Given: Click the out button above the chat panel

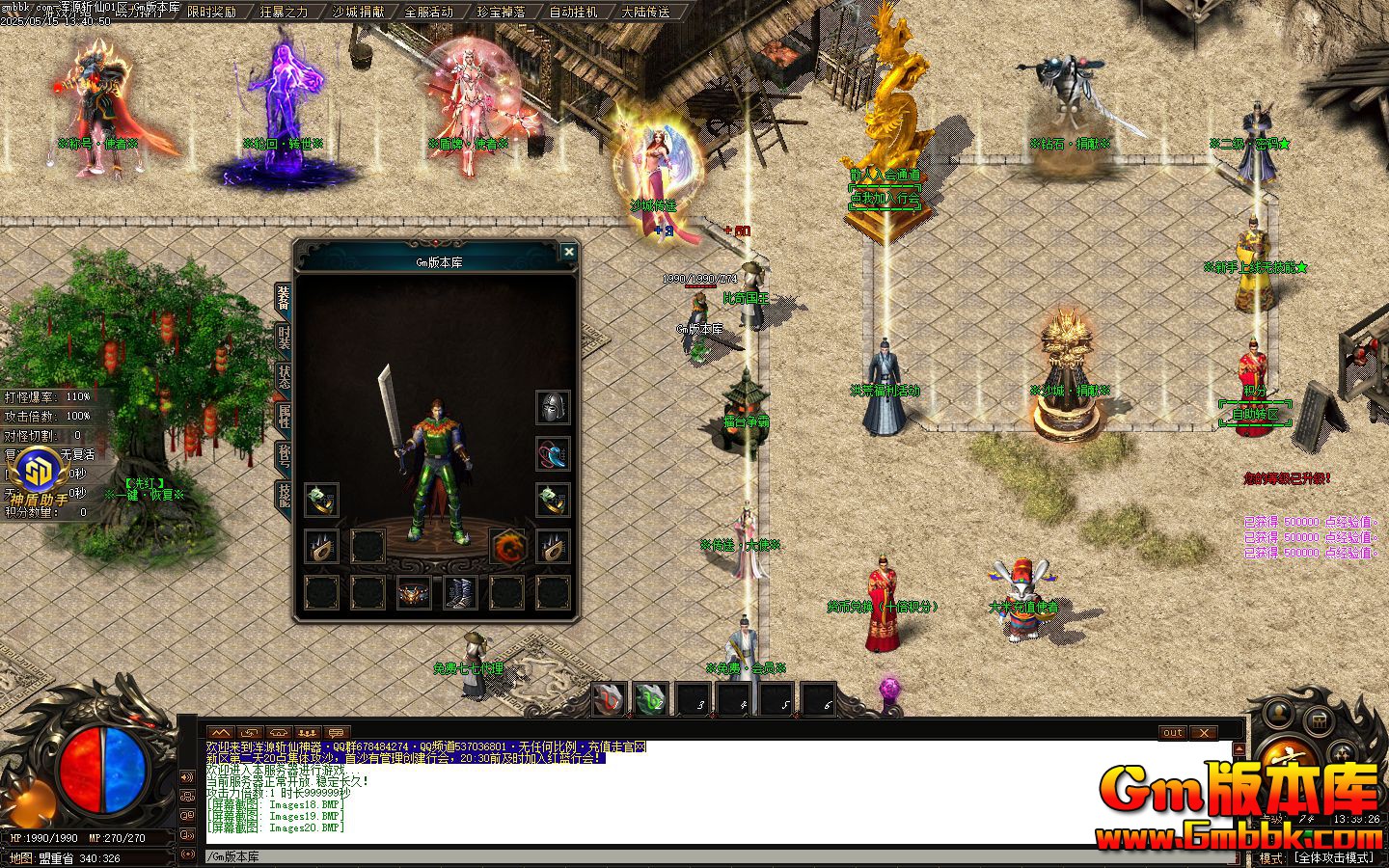Looking at the screenshot, I should point(1171,733).
